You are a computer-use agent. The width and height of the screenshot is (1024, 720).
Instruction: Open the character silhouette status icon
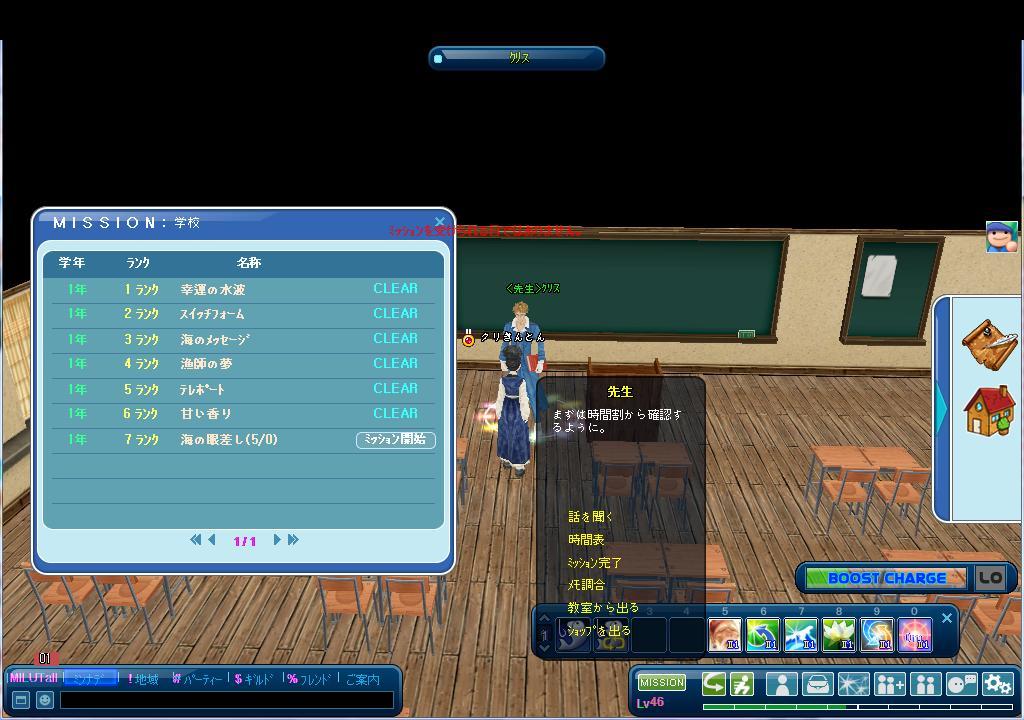781,684
